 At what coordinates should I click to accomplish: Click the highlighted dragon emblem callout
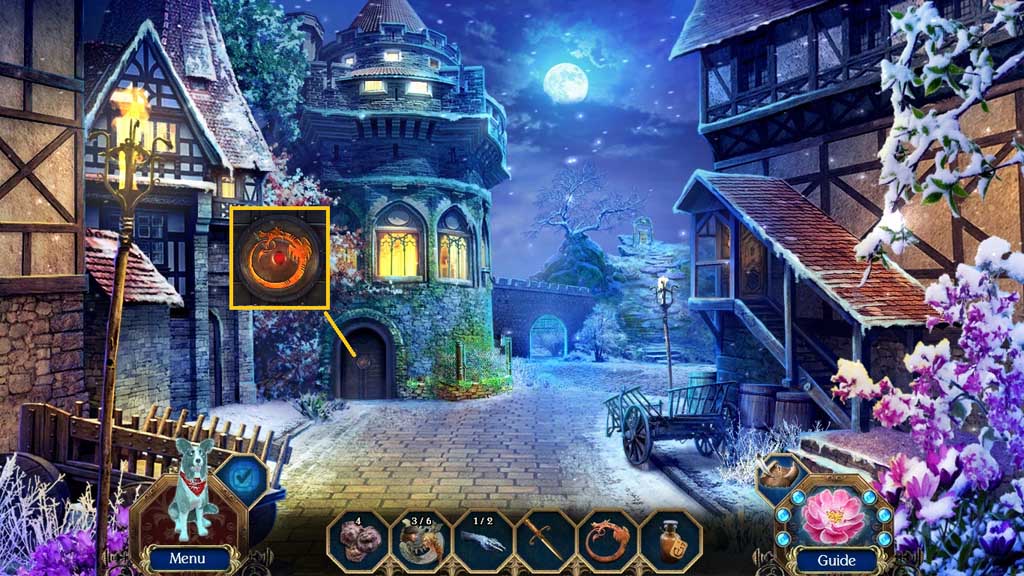pos(280,257)
